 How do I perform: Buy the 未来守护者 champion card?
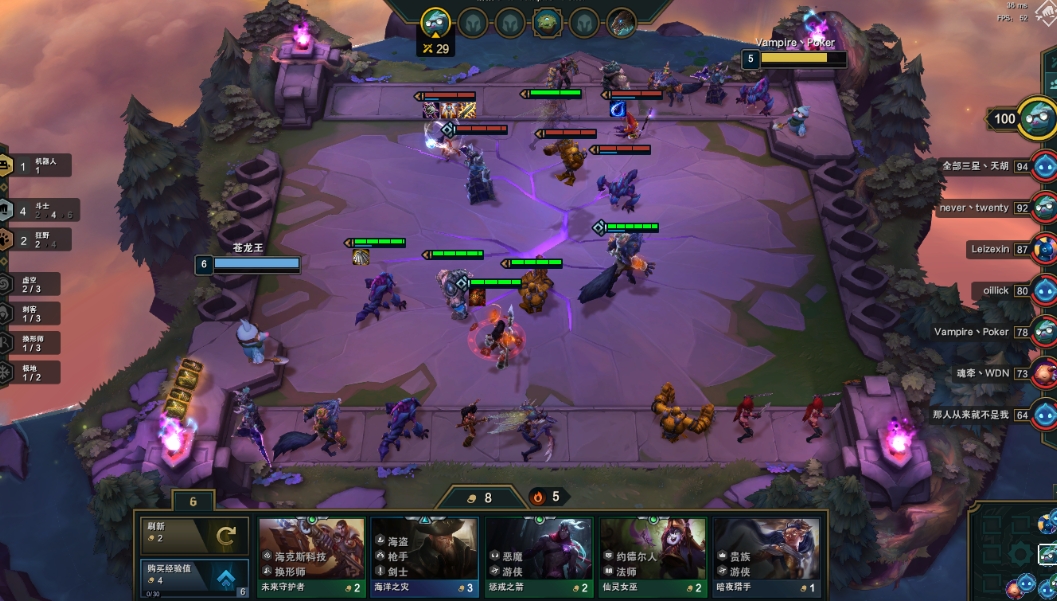tap(311, 556)
